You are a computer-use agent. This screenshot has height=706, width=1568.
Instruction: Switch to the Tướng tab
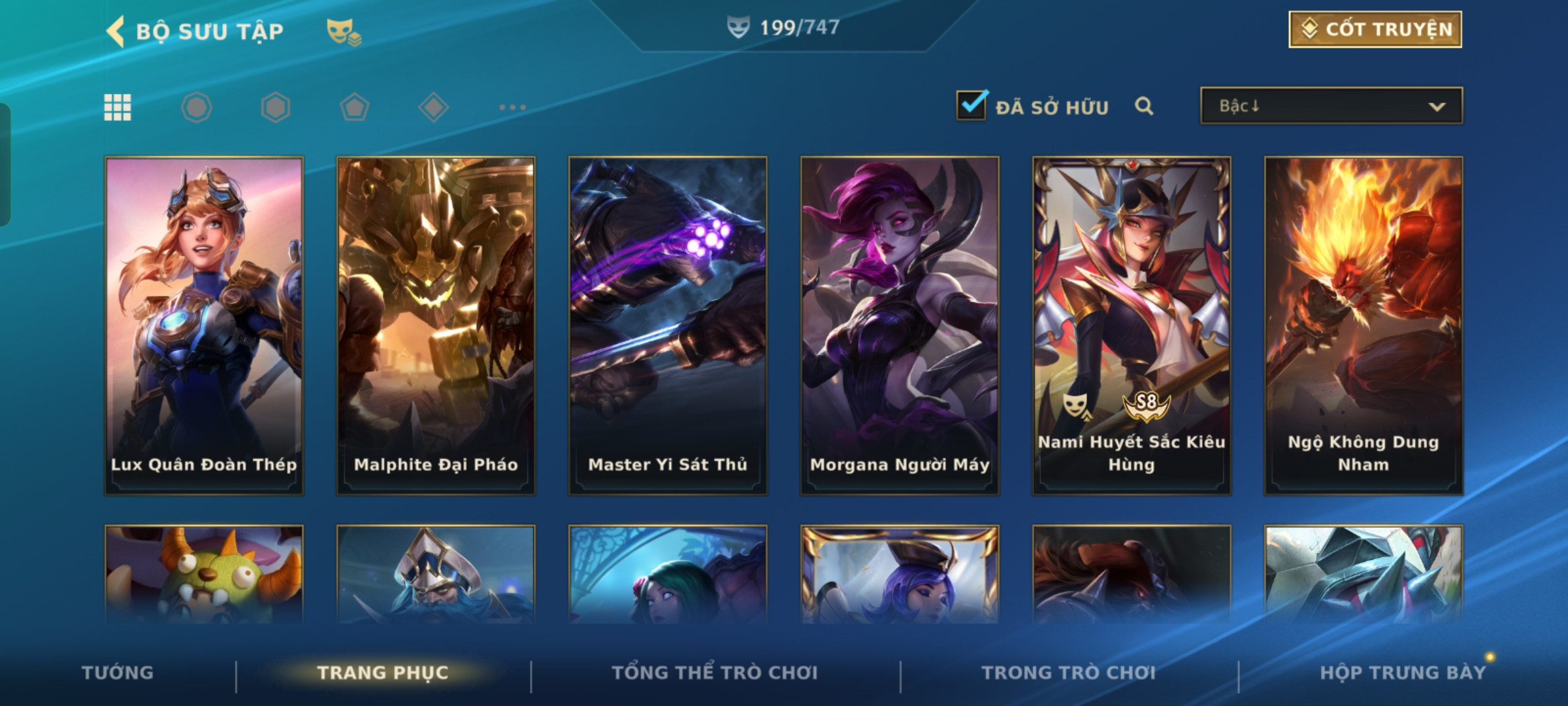(118, 673)
